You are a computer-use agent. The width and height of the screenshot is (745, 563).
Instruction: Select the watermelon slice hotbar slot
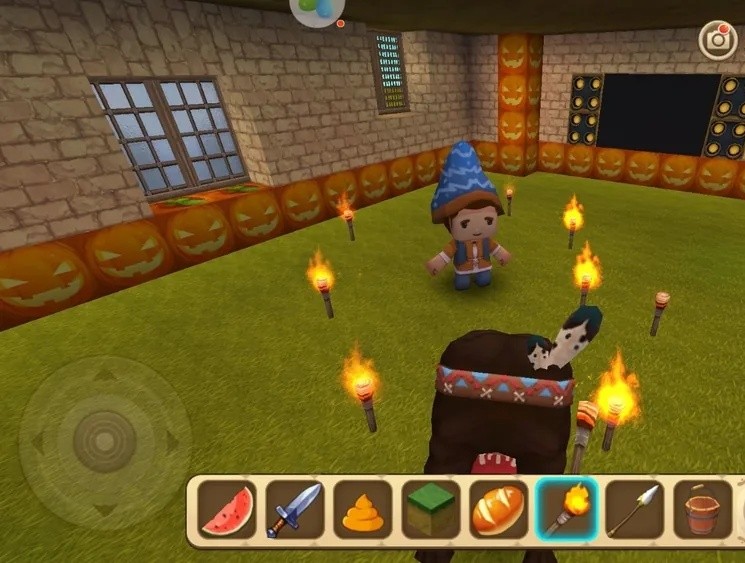[x=227, y=510]
